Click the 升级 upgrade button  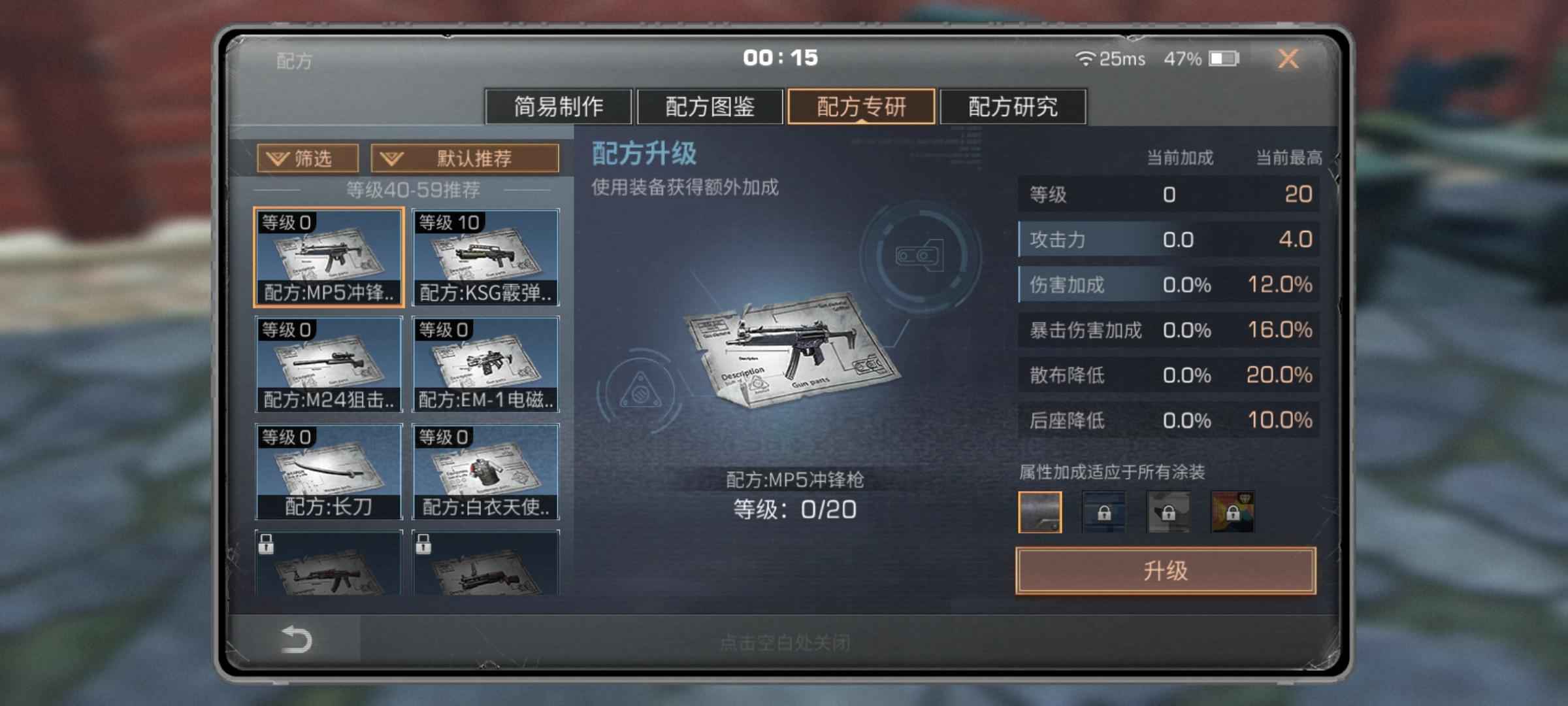pyautogui.click(x=1166, y=571)
